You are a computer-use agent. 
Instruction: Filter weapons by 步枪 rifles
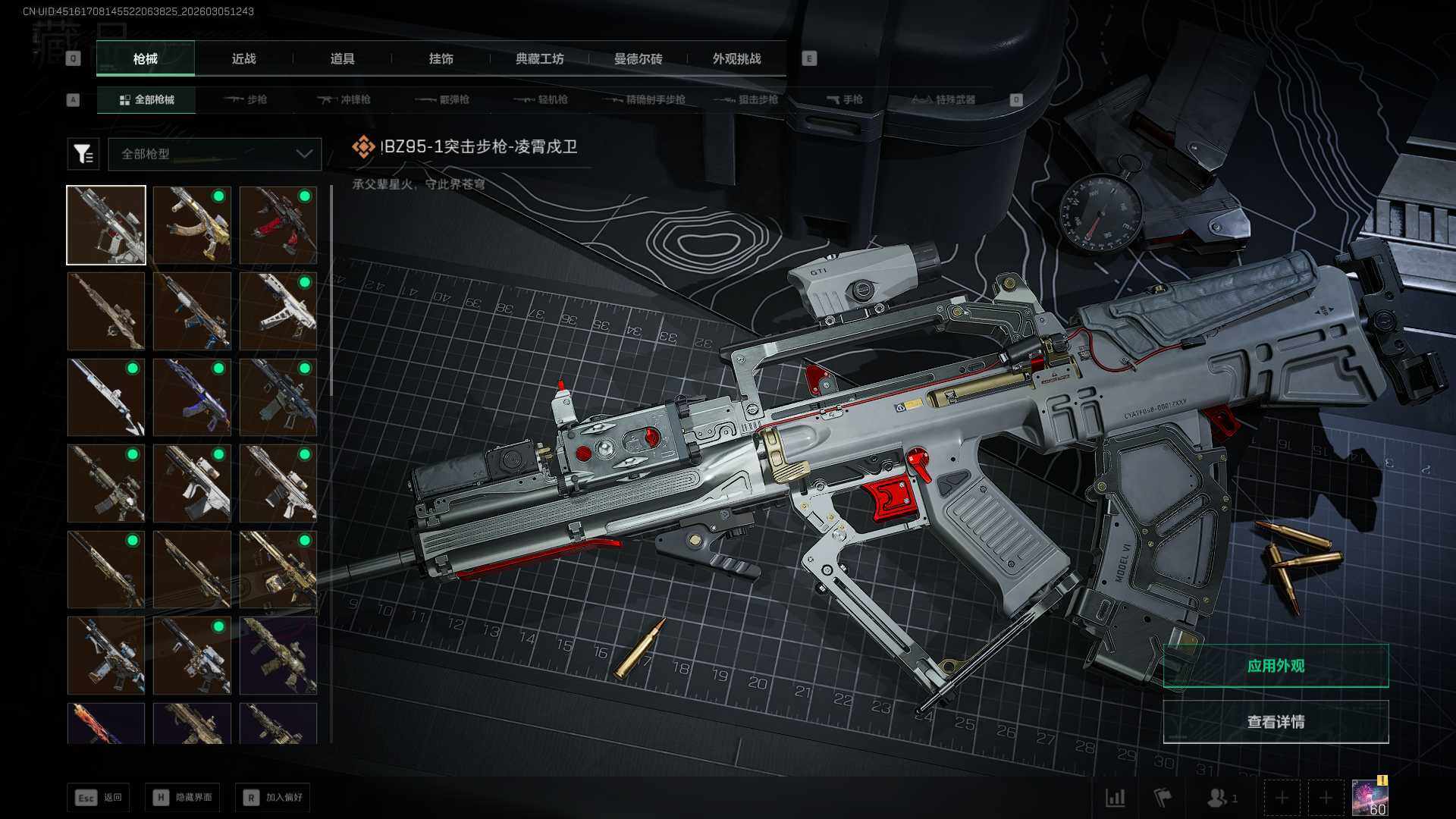(x=246, y=99)
